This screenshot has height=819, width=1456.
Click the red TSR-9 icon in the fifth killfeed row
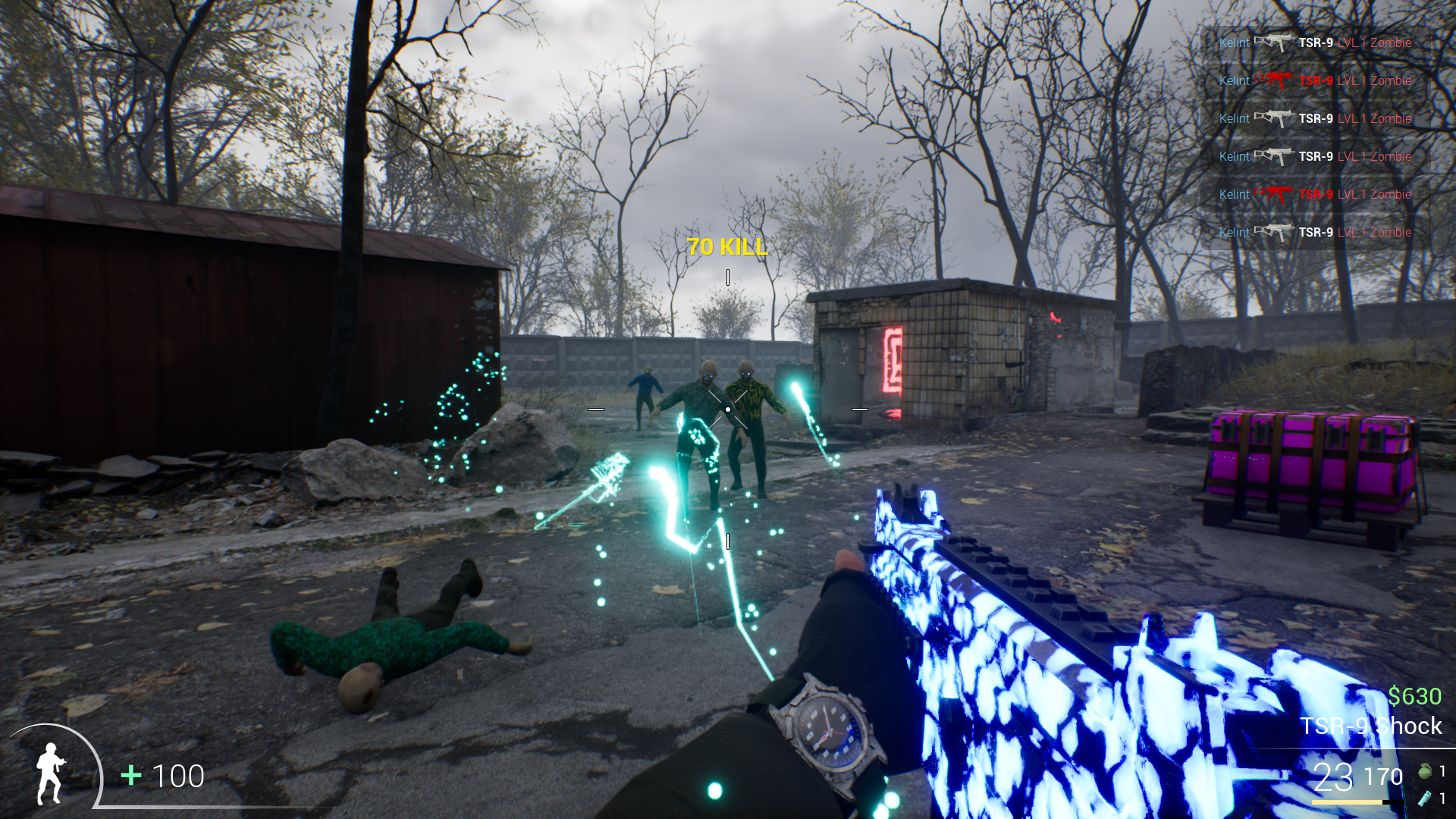1275,194
